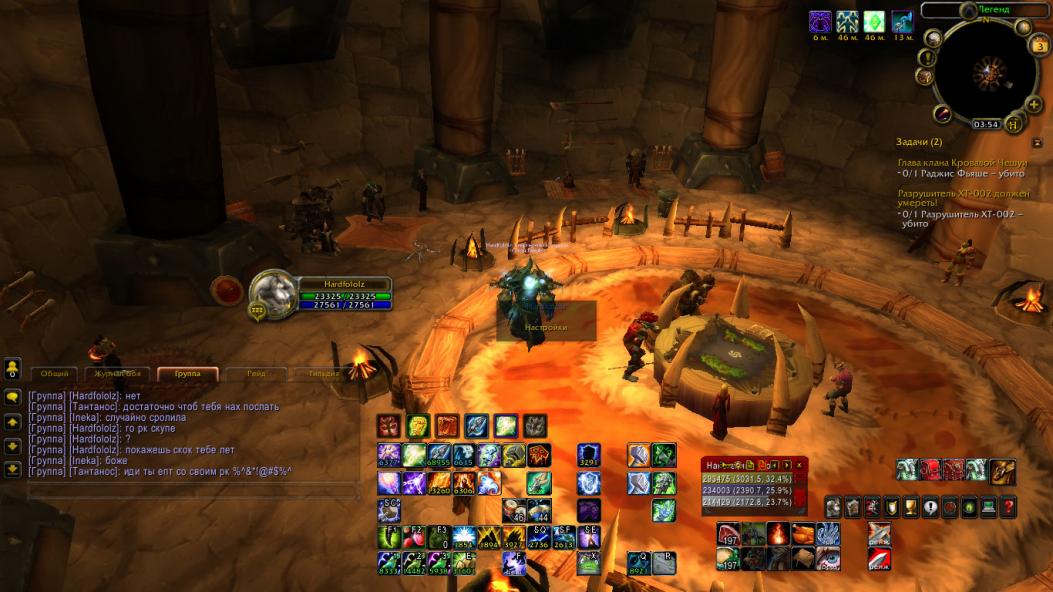1053x592 pixels.
Task: Click the circular minimap
Action: coord(985,72)
